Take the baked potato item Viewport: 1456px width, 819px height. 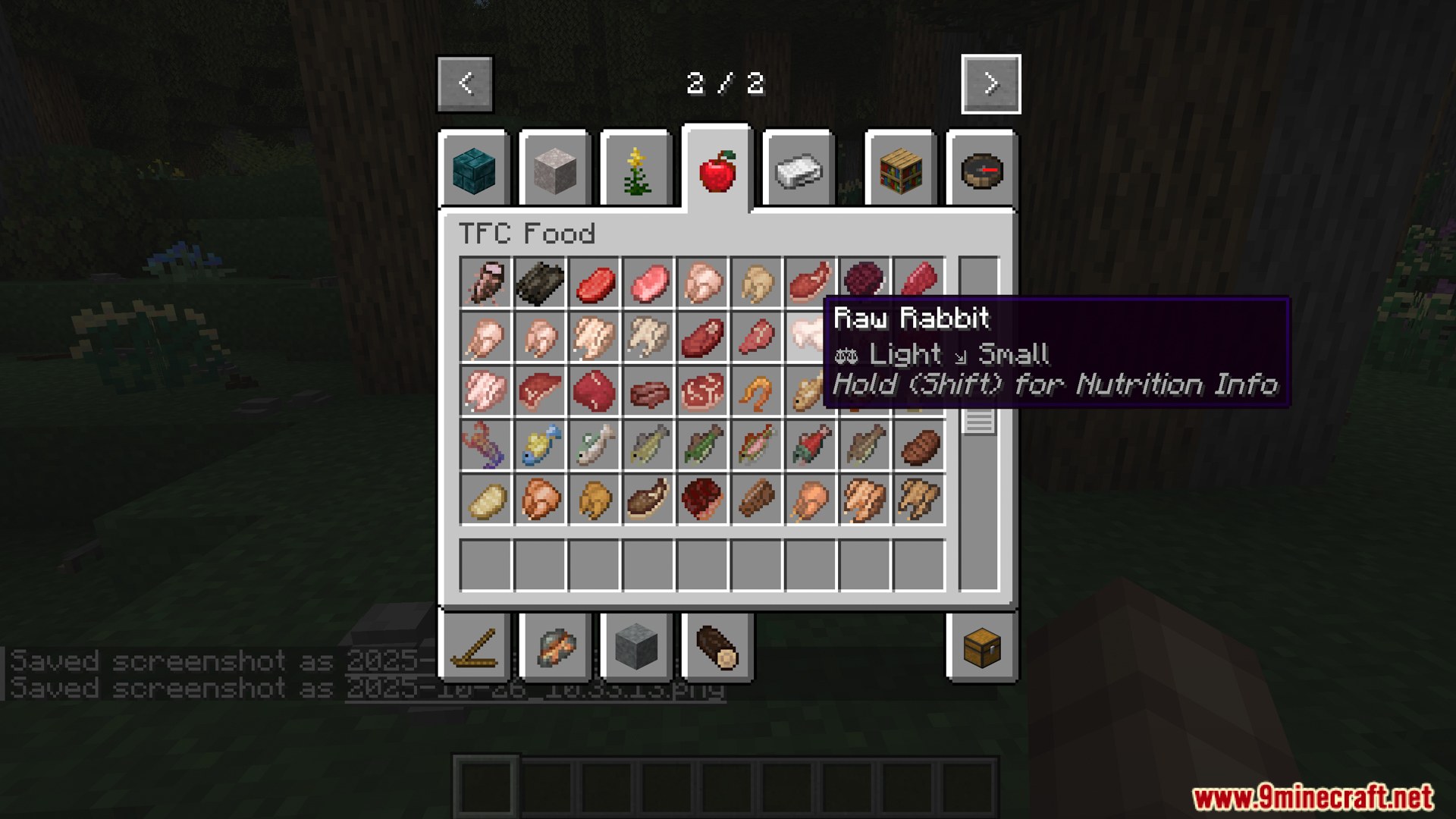[x=485, y=500]
